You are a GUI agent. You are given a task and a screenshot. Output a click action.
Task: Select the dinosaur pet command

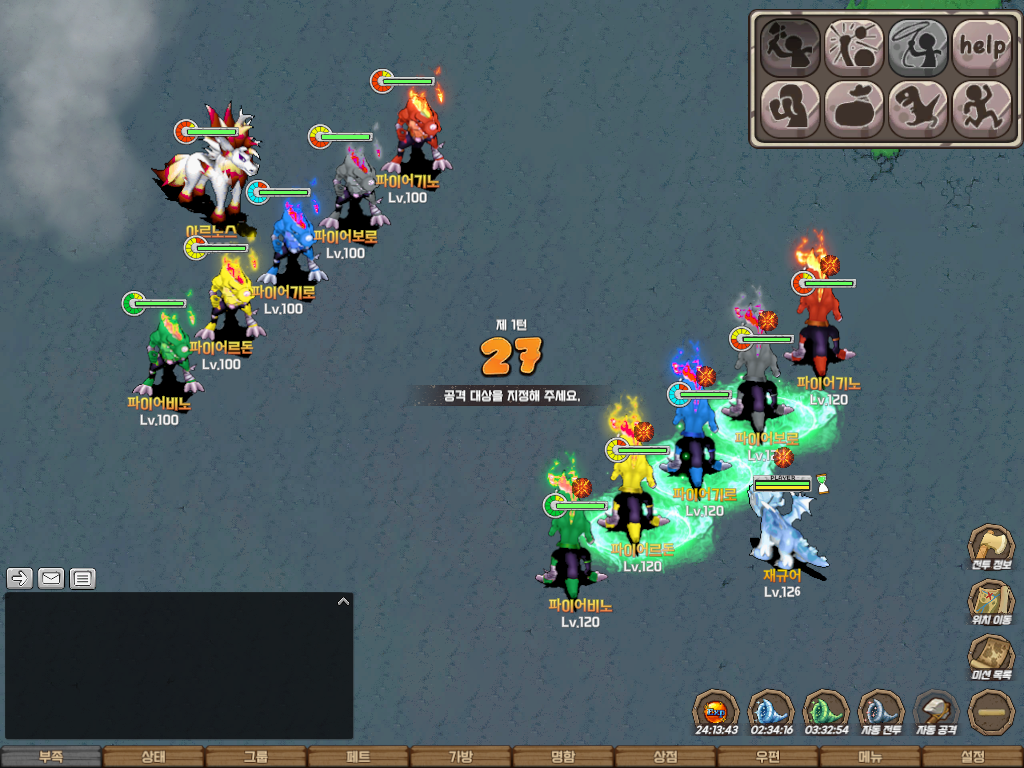tap(917, 108)
